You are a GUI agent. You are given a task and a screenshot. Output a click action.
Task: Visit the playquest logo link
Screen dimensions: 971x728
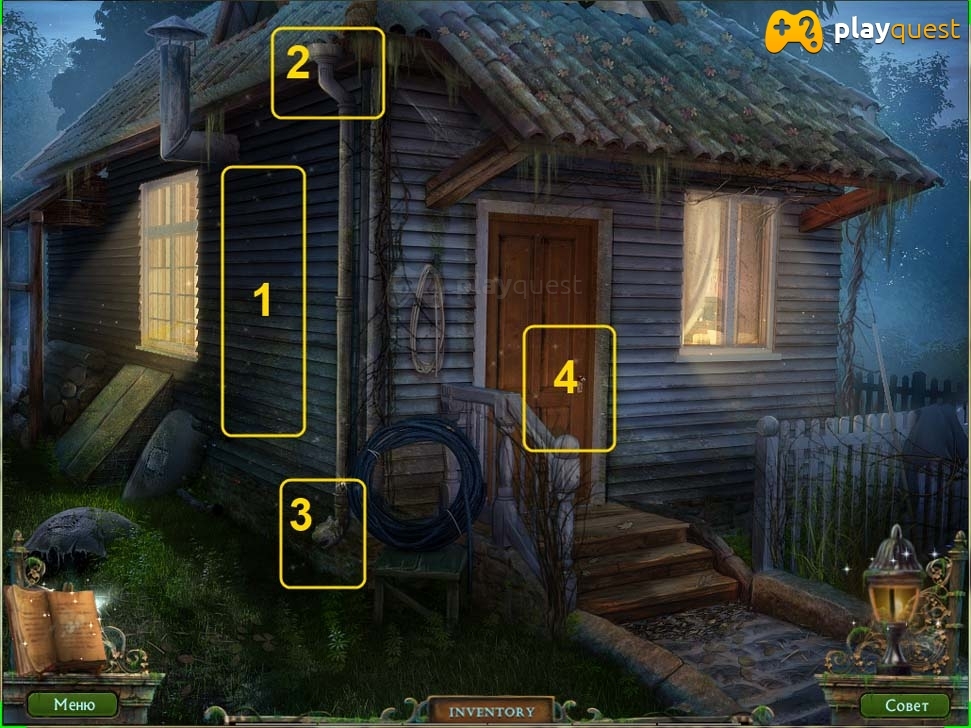863,32
